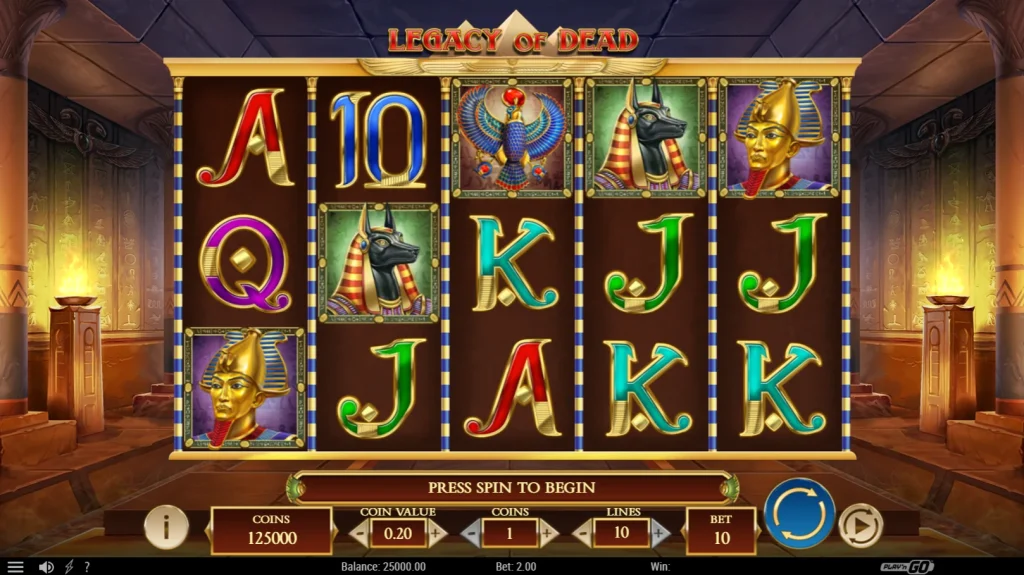Decrease the coin value
This screenshot has width=1024, height=575.
pyautogui.click(x=360, y=533)
